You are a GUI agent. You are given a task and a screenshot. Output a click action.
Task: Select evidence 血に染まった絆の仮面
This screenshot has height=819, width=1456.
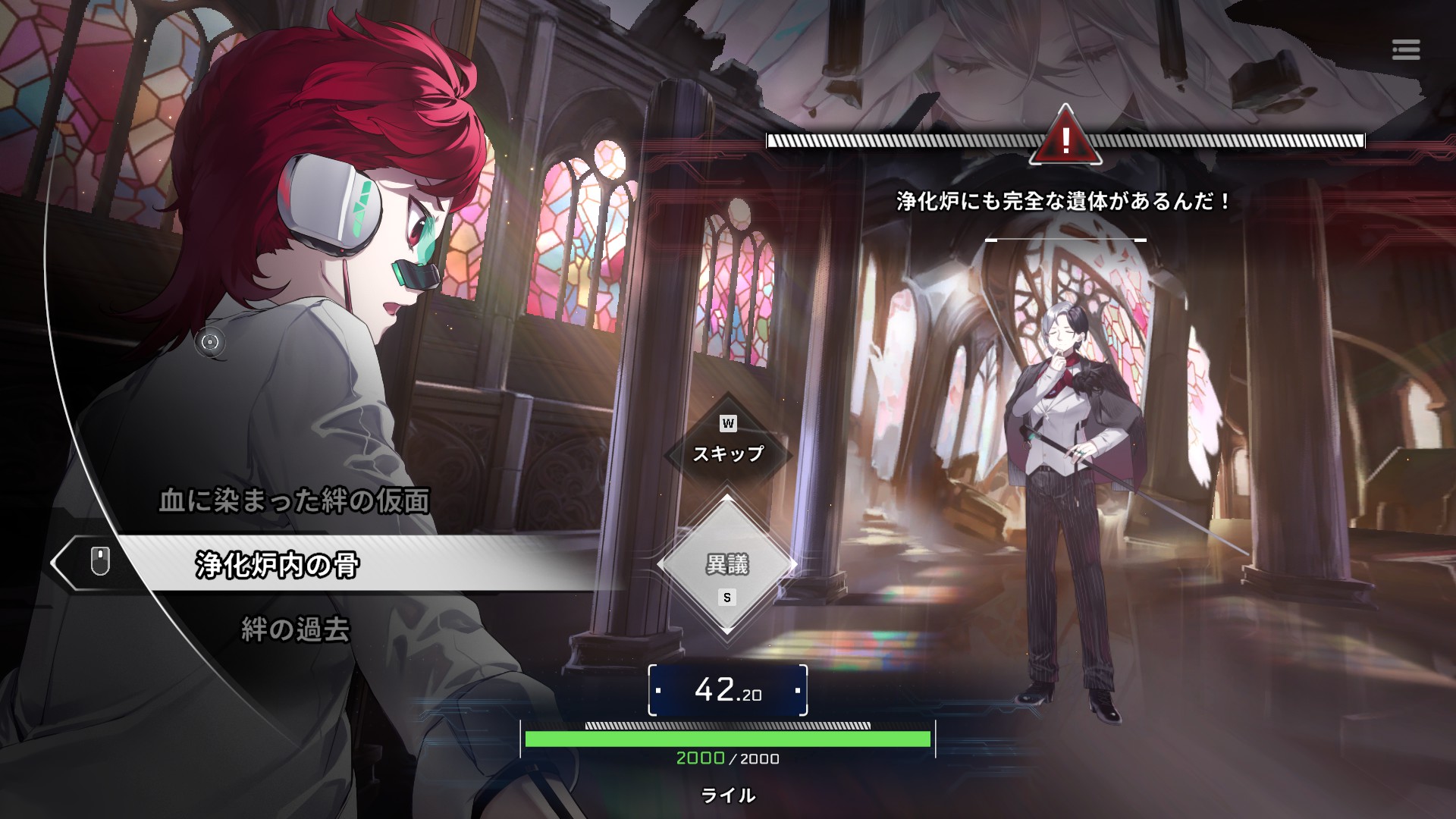point(294,501)
